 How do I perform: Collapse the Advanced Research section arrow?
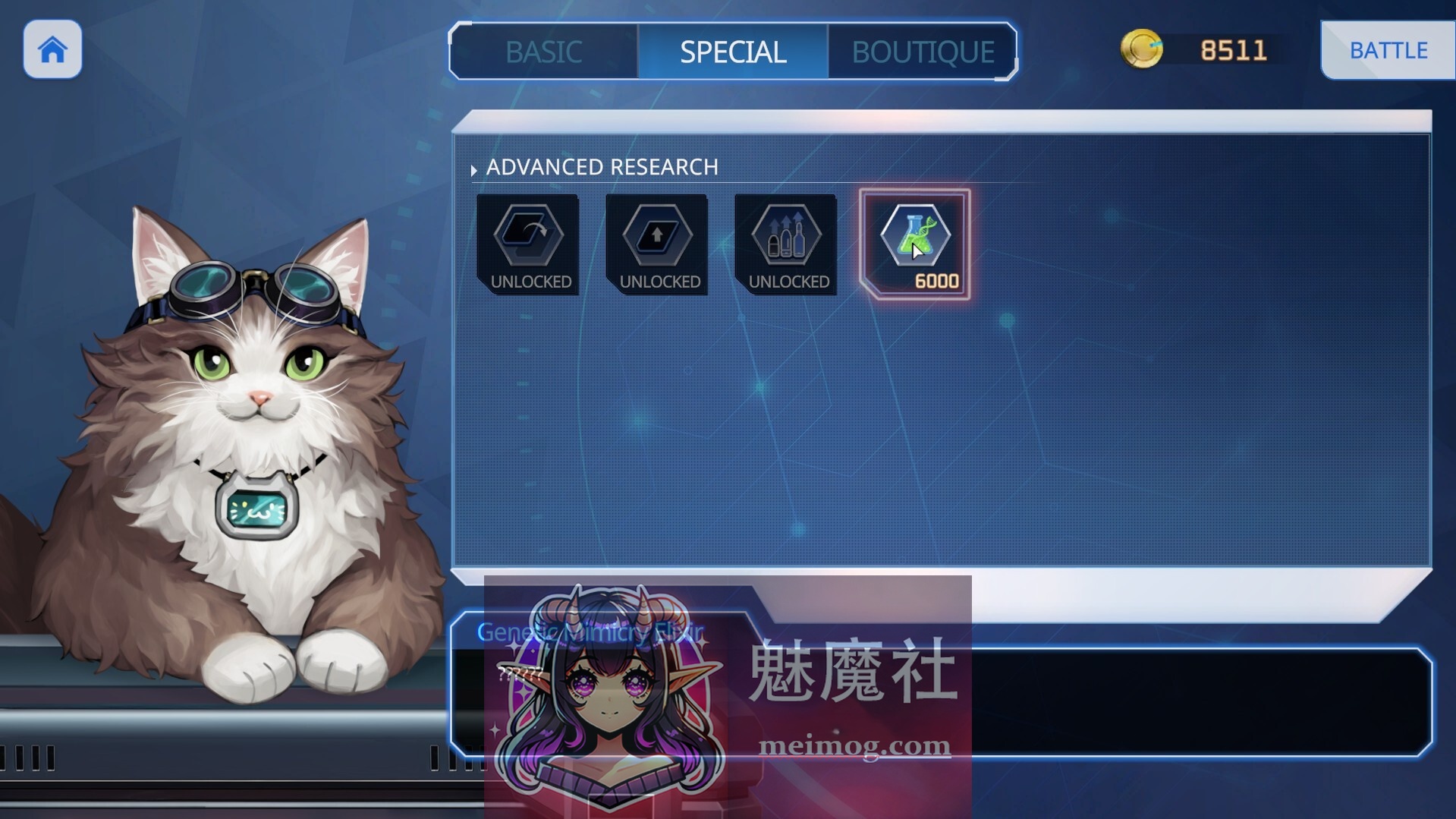[x=474, y=170]
